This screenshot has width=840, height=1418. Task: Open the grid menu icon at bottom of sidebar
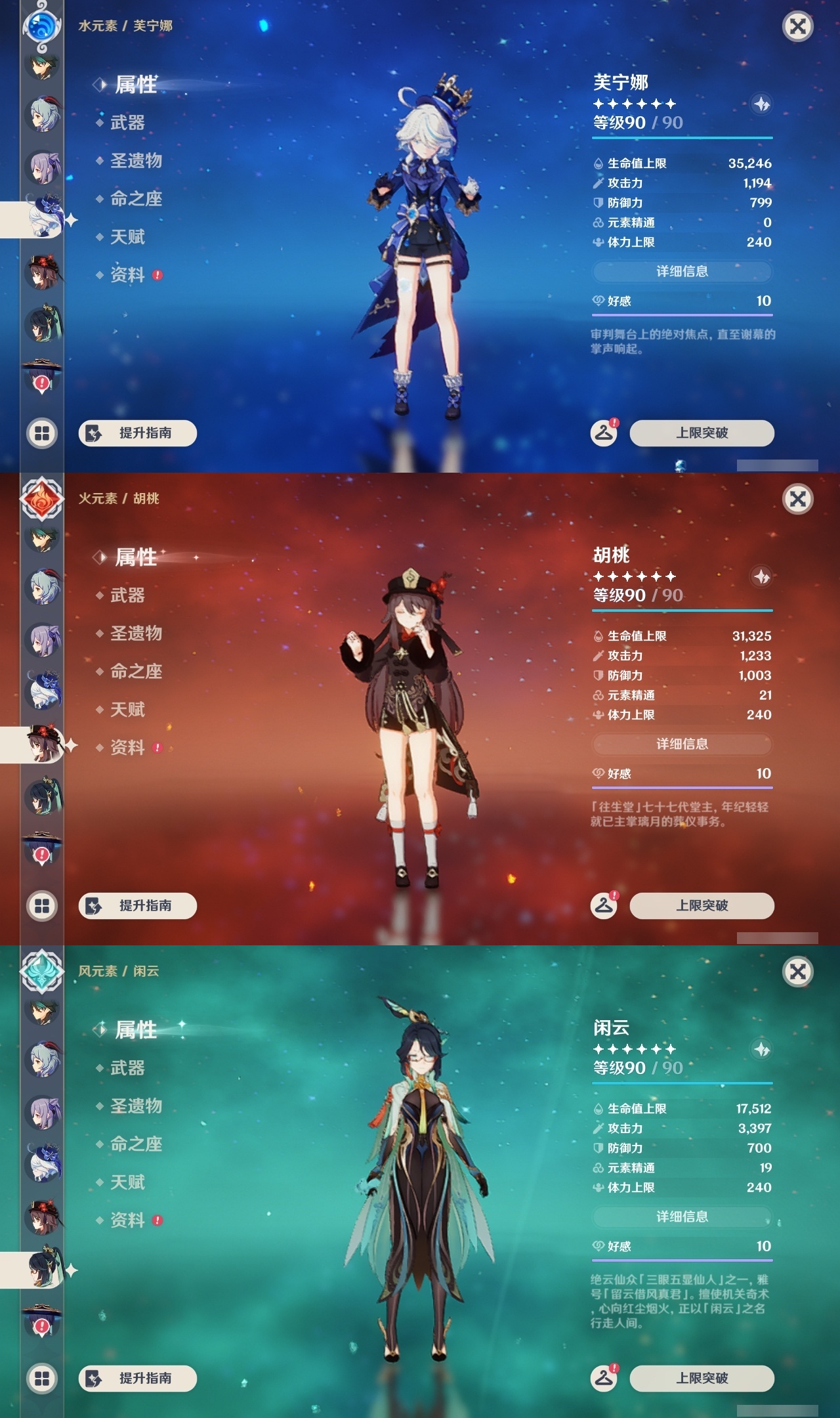click(41, 433)
